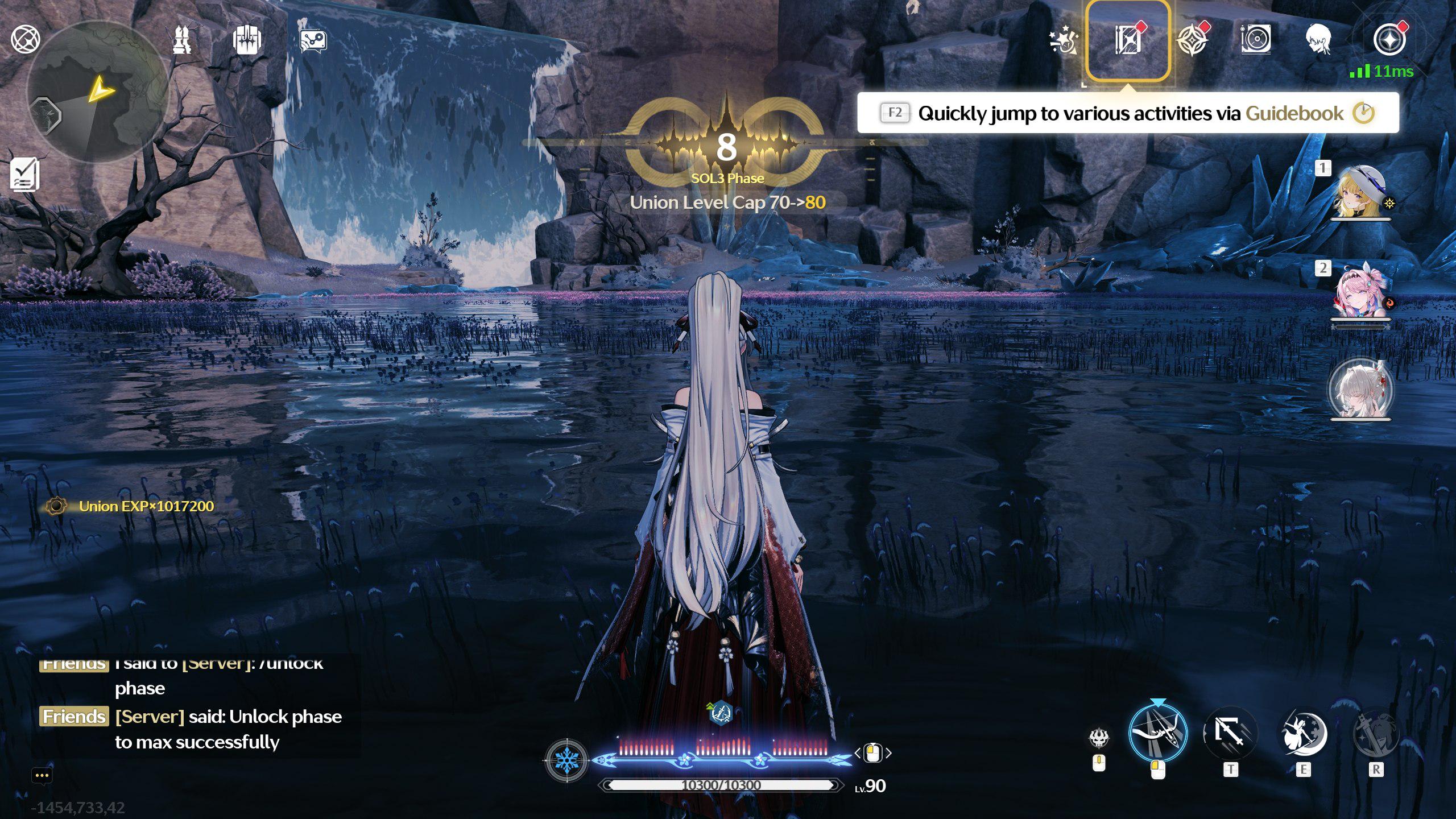Screen dimensions: 1456x819
Task: Open the highlighted Guidebook icon
Action: pos(1128,40)
